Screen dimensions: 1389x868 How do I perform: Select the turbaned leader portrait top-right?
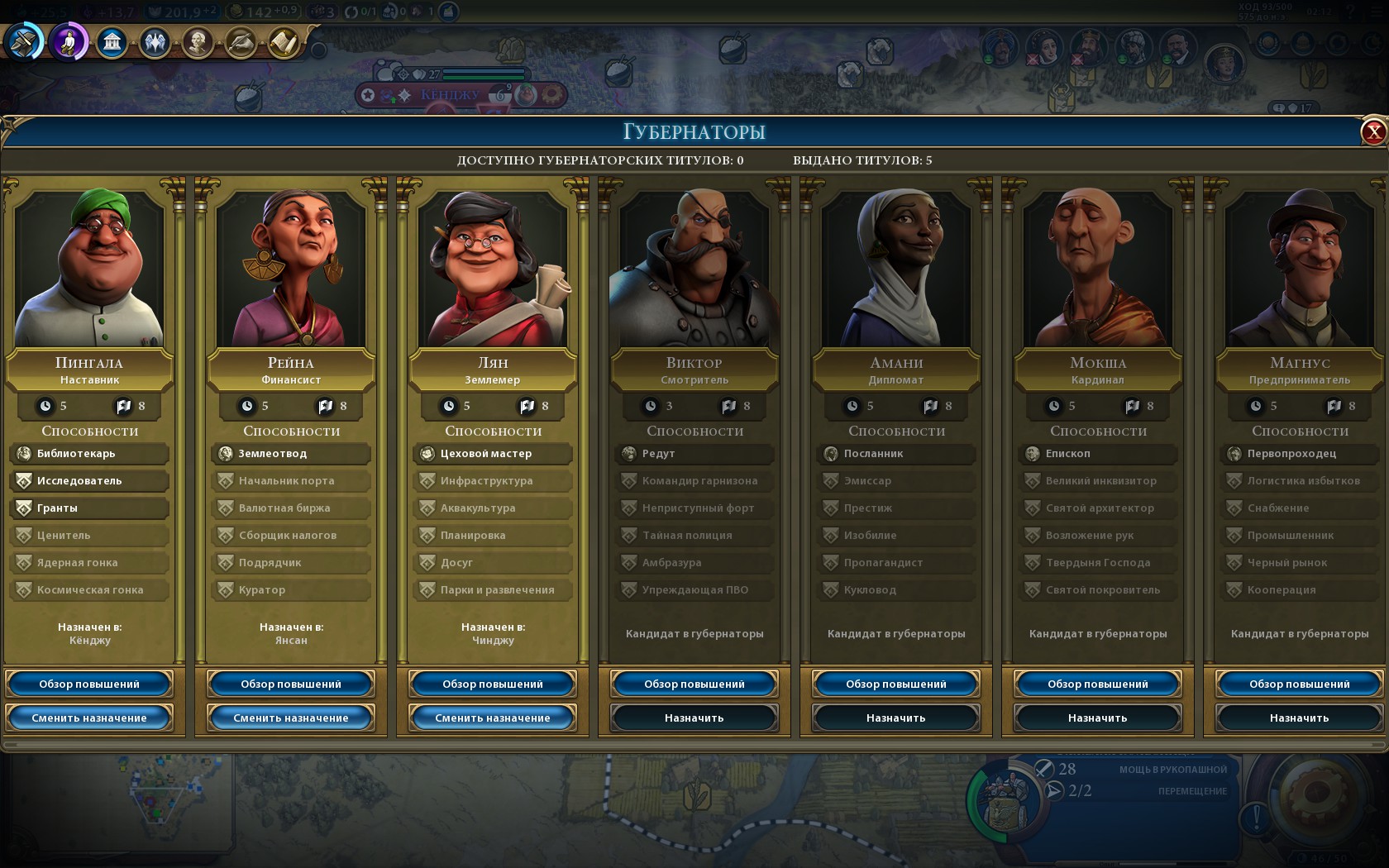(x=1000, y=45)
